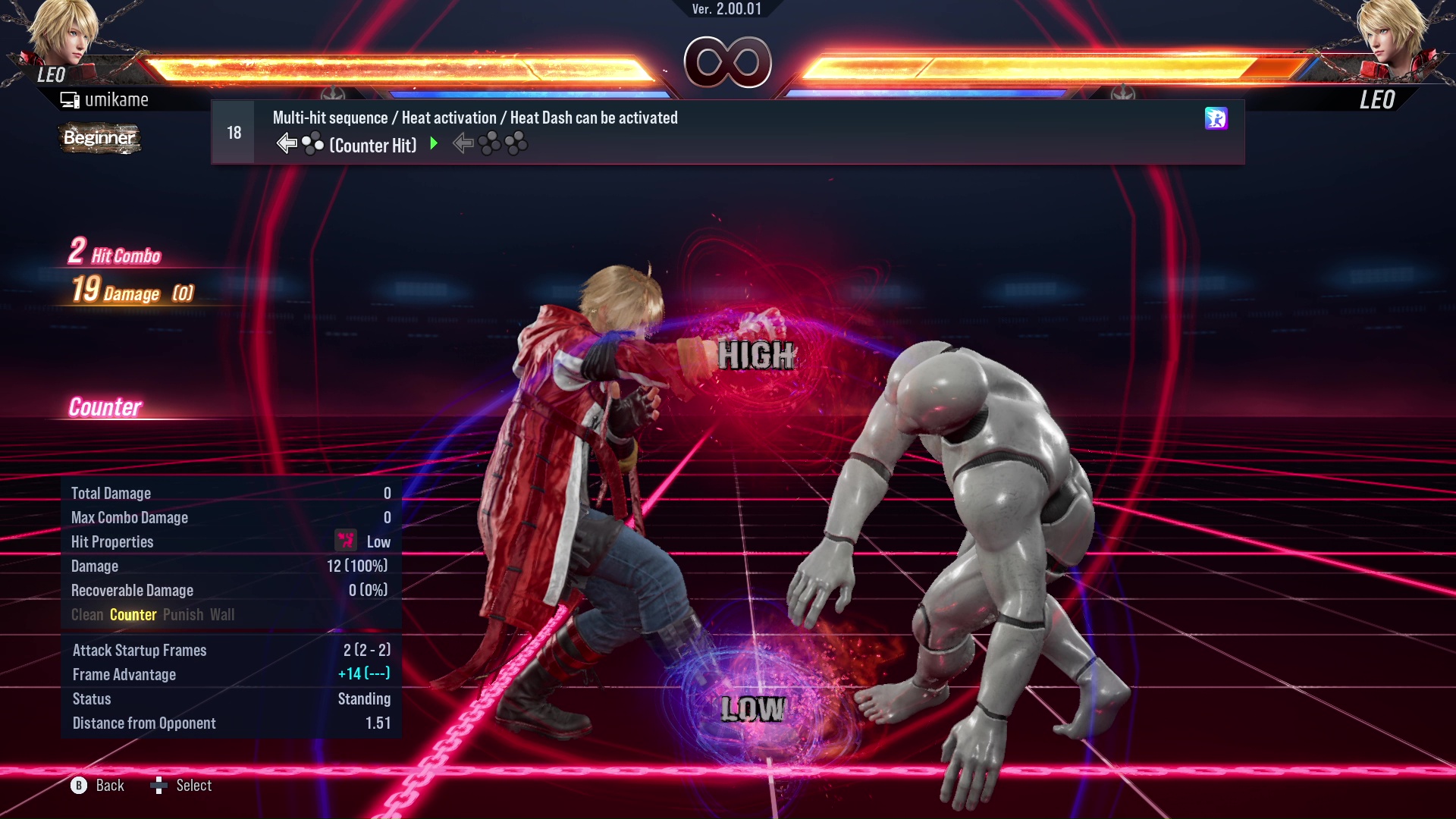This screenshot has height=819, width=1456.
Task: Select the highlighted Counter label
Action: click(x=133, y=615)
